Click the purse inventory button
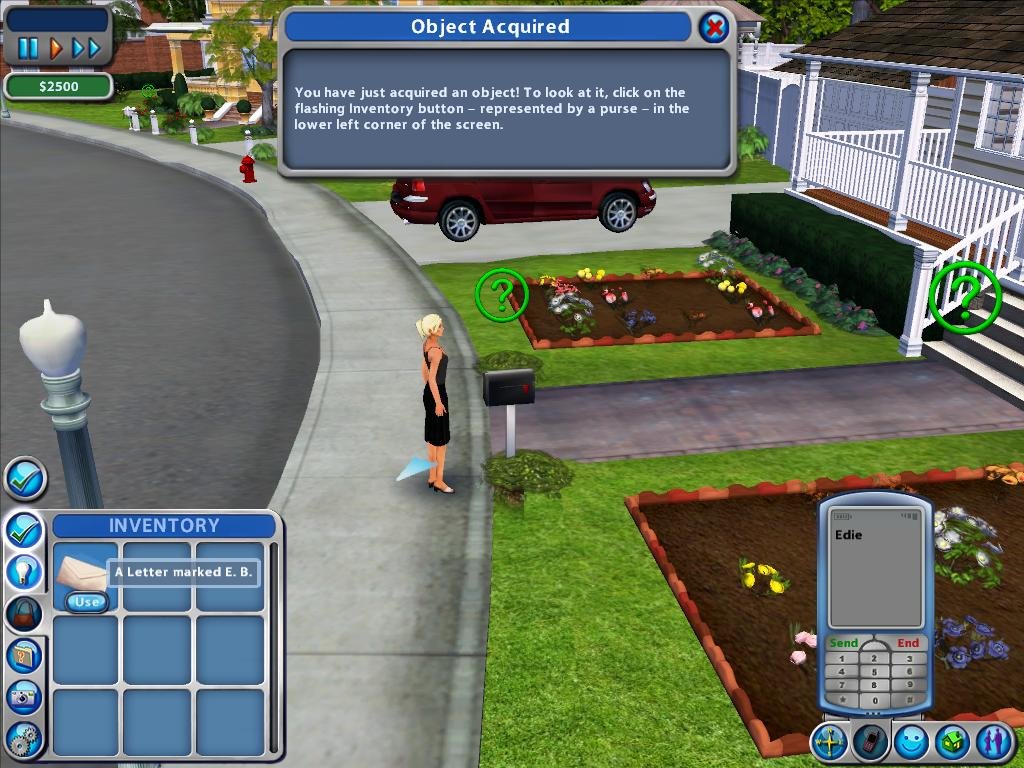 (24, 612)
